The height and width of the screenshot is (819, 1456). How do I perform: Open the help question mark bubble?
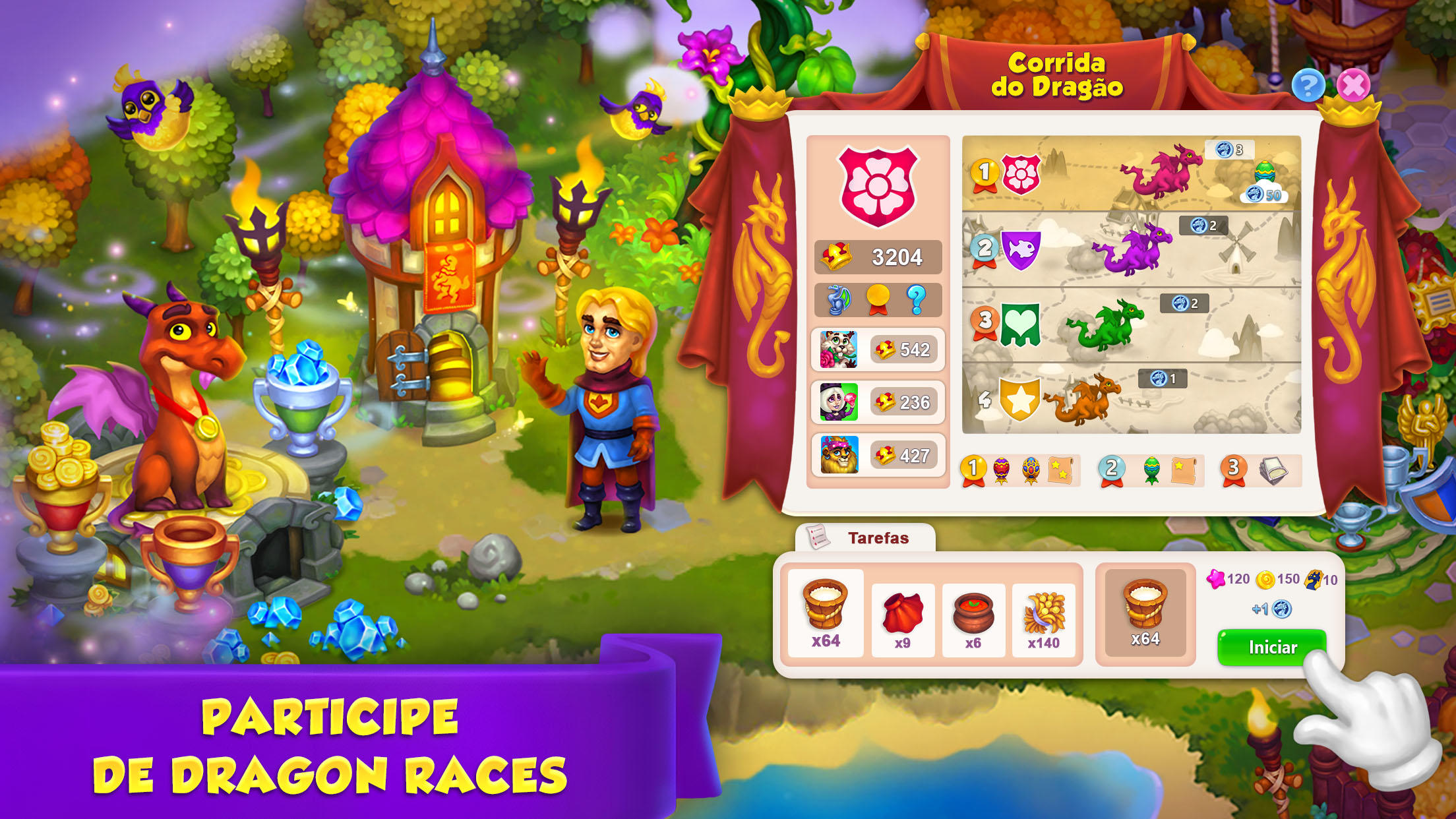click(1308, 86)
